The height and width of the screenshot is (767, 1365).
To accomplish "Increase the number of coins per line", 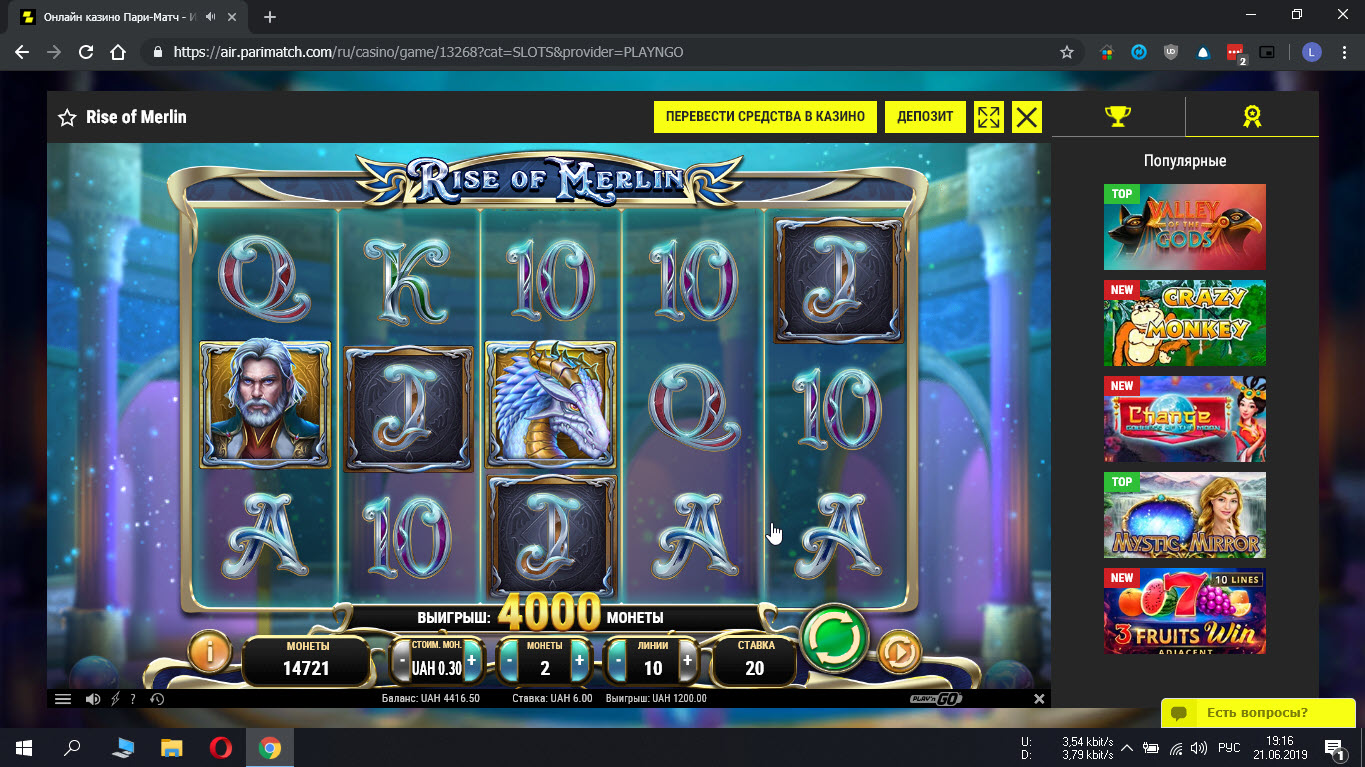I will point(579,661).
